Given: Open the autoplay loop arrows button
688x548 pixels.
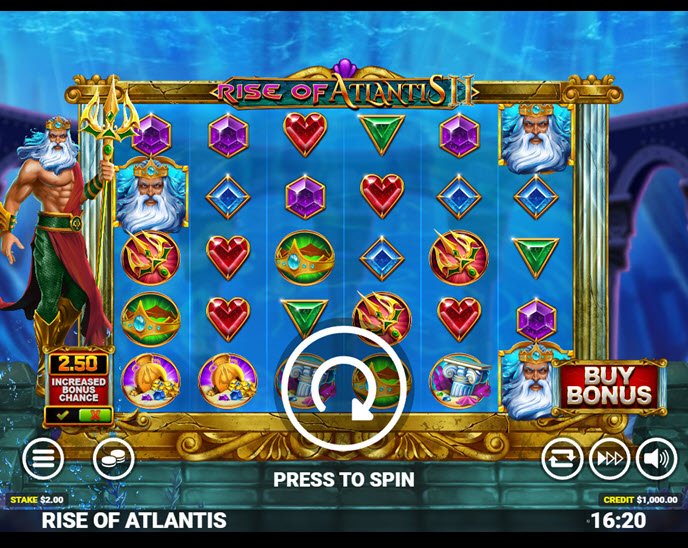Looking at the screenshot, I should click(x=562, y=459).
